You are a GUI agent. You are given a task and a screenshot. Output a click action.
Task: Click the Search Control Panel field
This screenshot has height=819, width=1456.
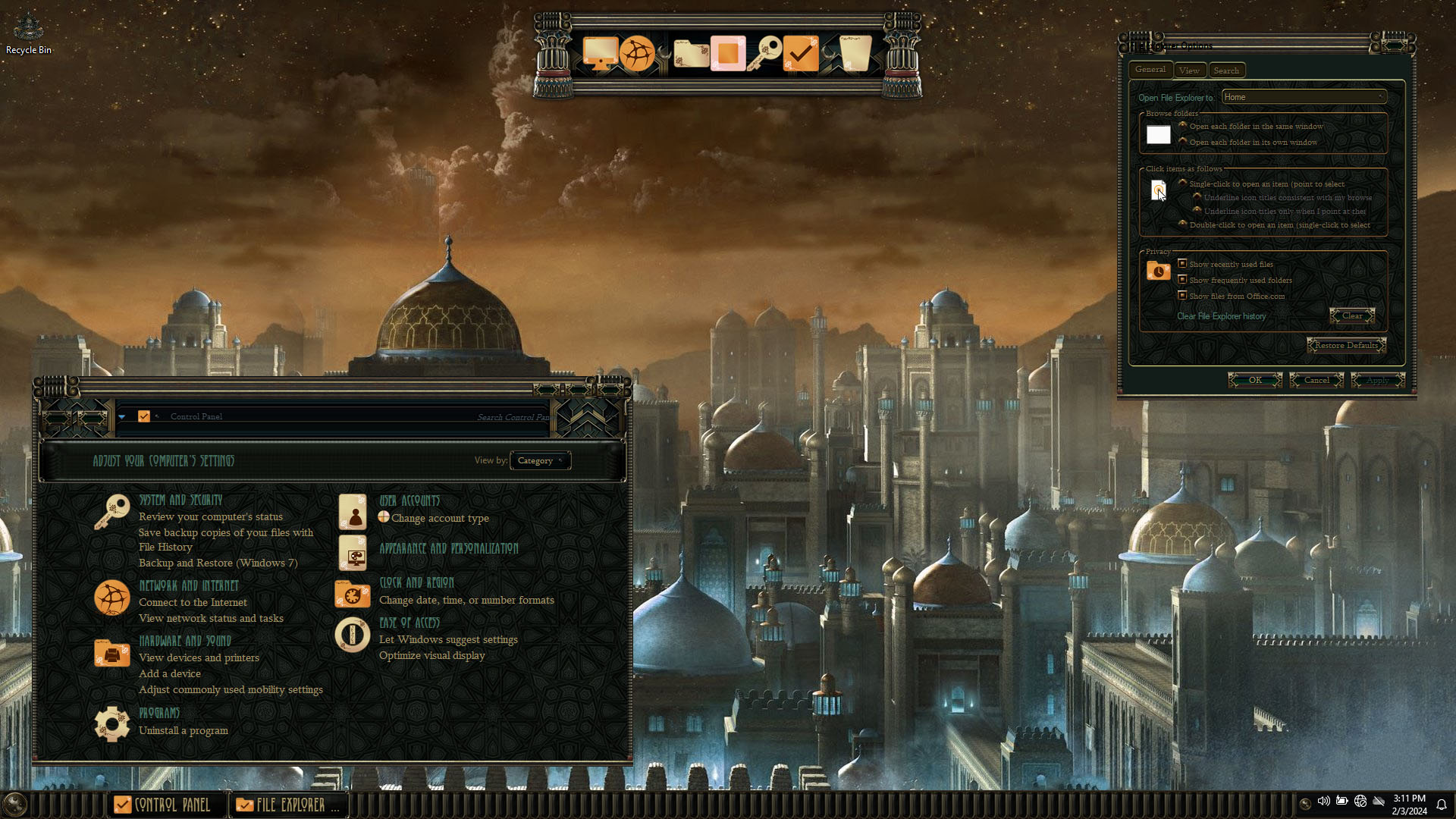coord(512,417)
